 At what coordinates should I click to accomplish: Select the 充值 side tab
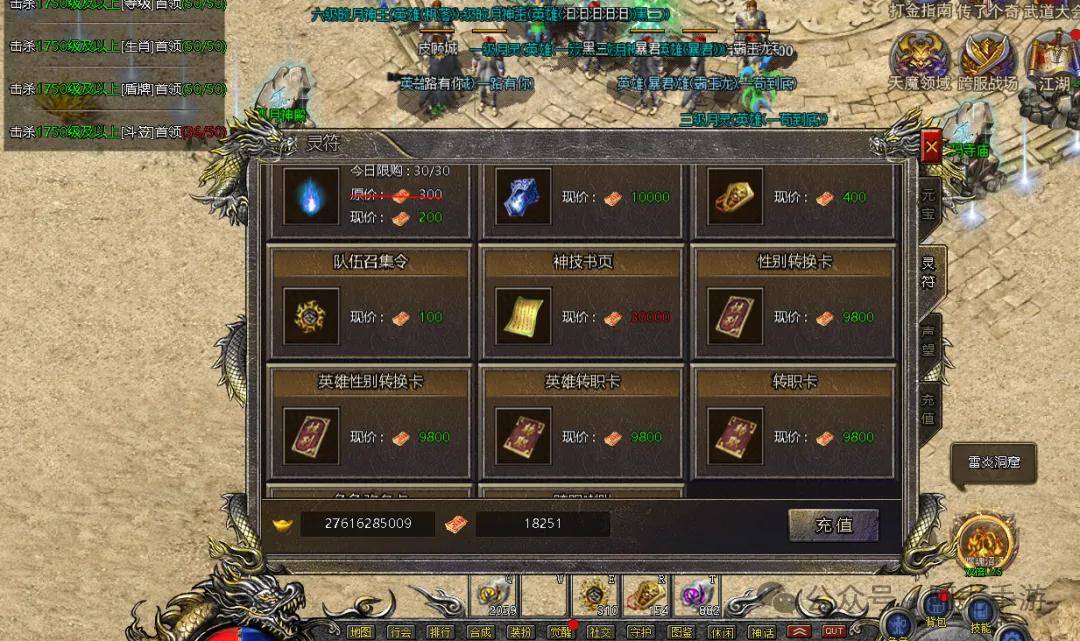(x=927, y=408)
